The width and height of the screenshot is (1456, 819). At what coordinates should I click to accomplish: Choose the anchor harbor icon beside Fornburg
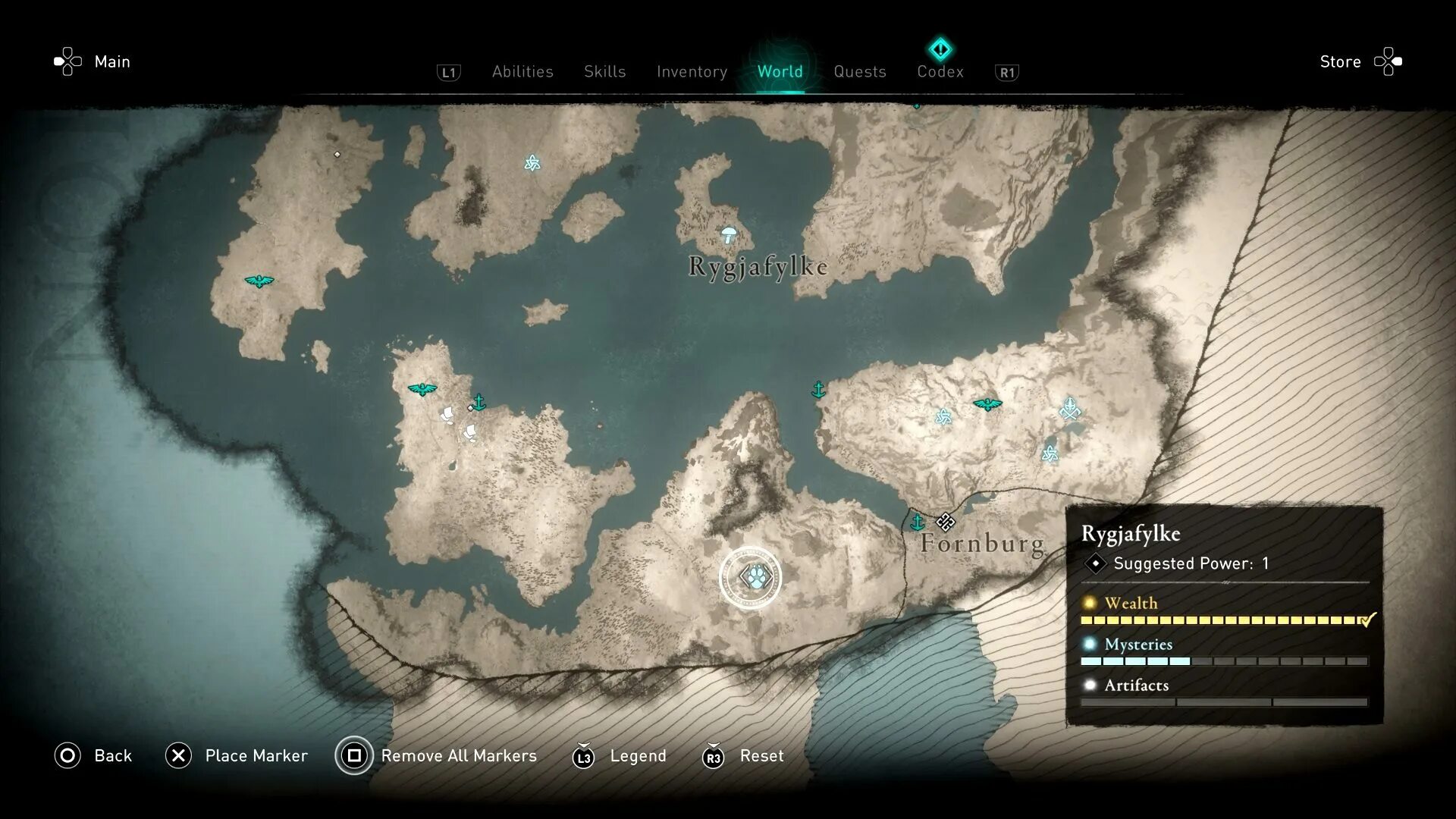pos(918,522)
